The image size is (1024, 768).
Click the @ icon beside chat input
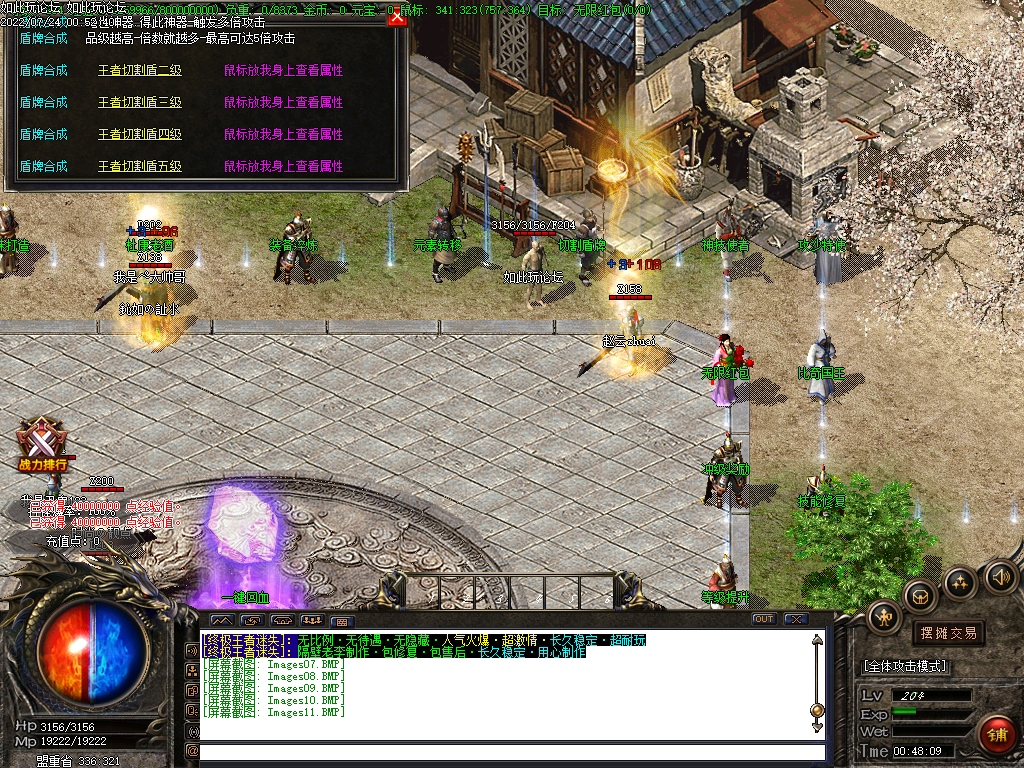[192, 751]
